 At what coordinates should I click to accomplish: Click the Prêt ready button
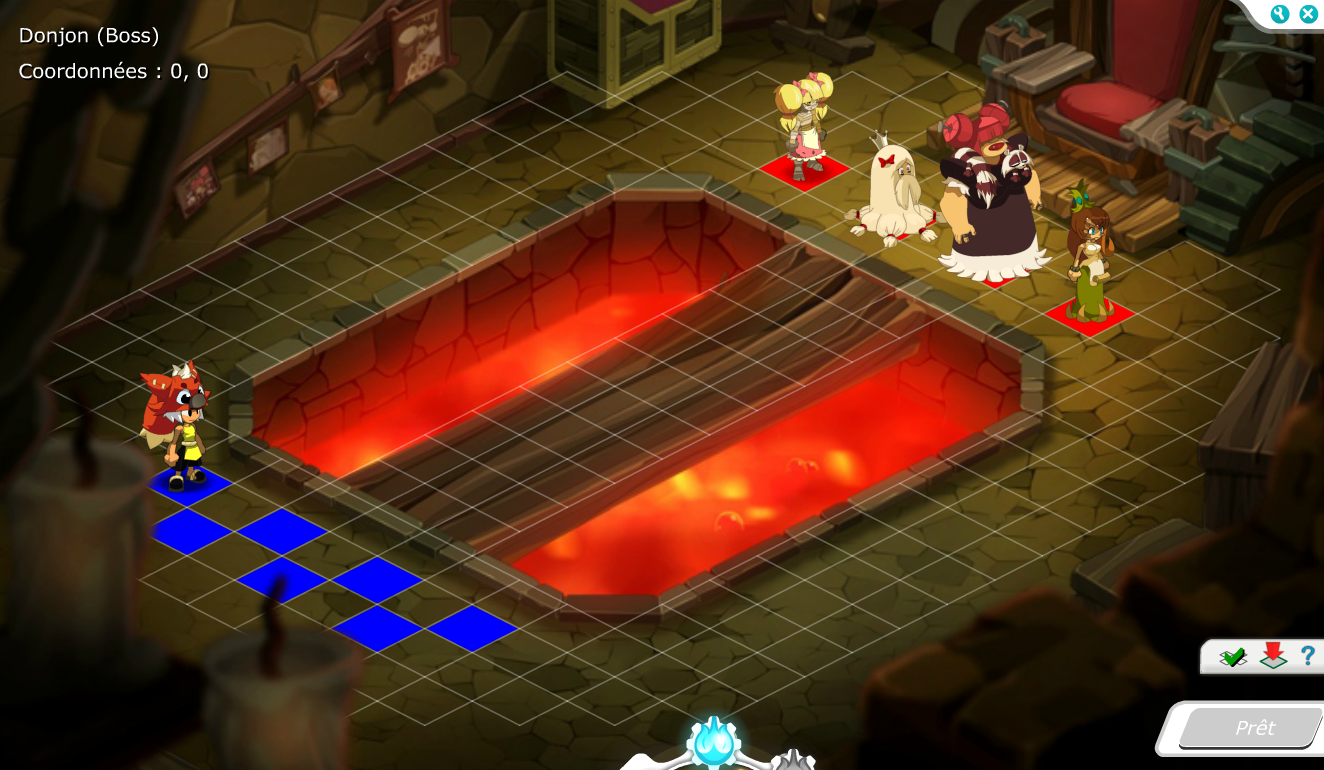tap(1254, 728)
